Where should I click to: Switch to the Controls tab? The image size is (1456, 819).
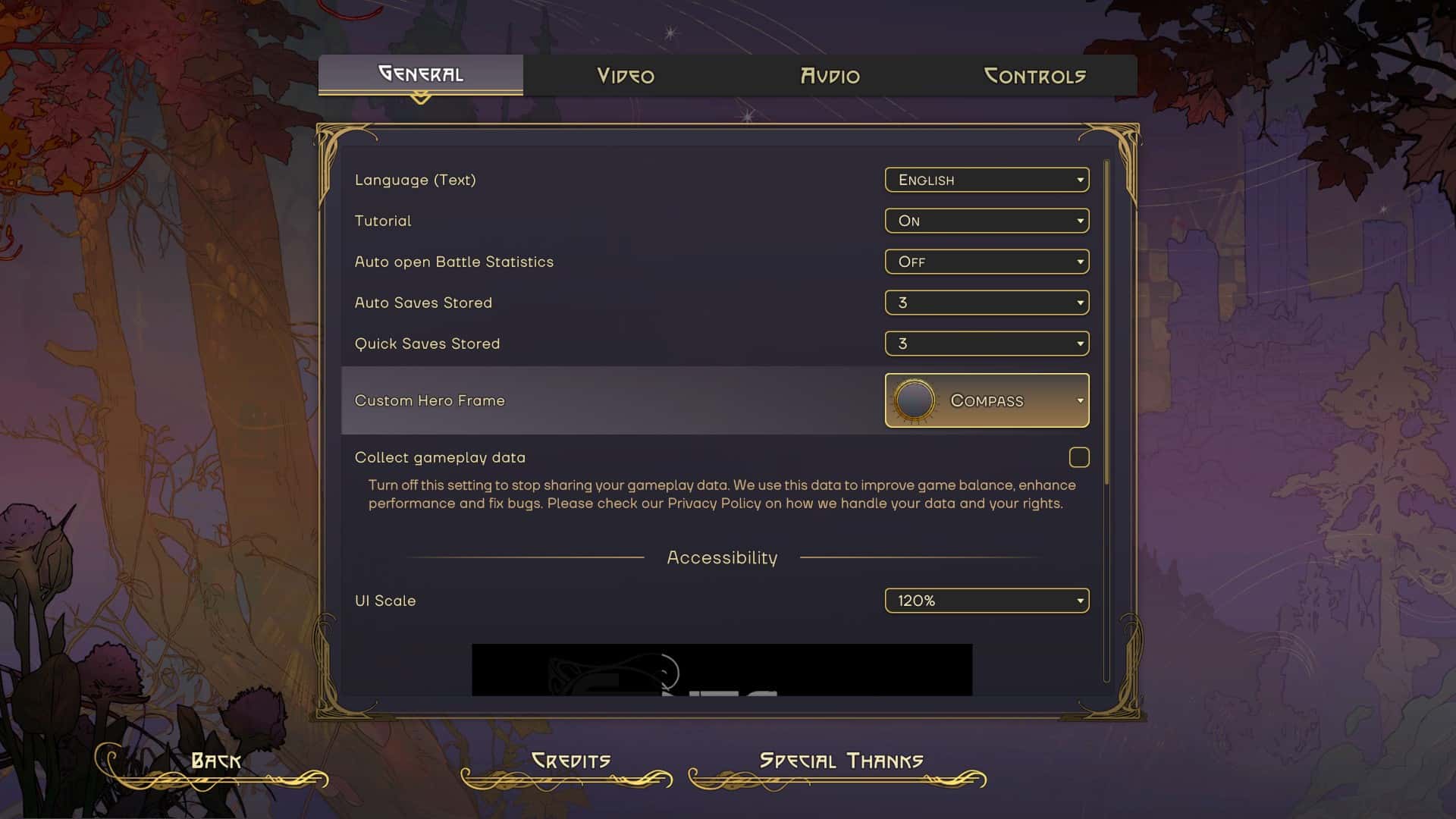tap(1036, 75)
